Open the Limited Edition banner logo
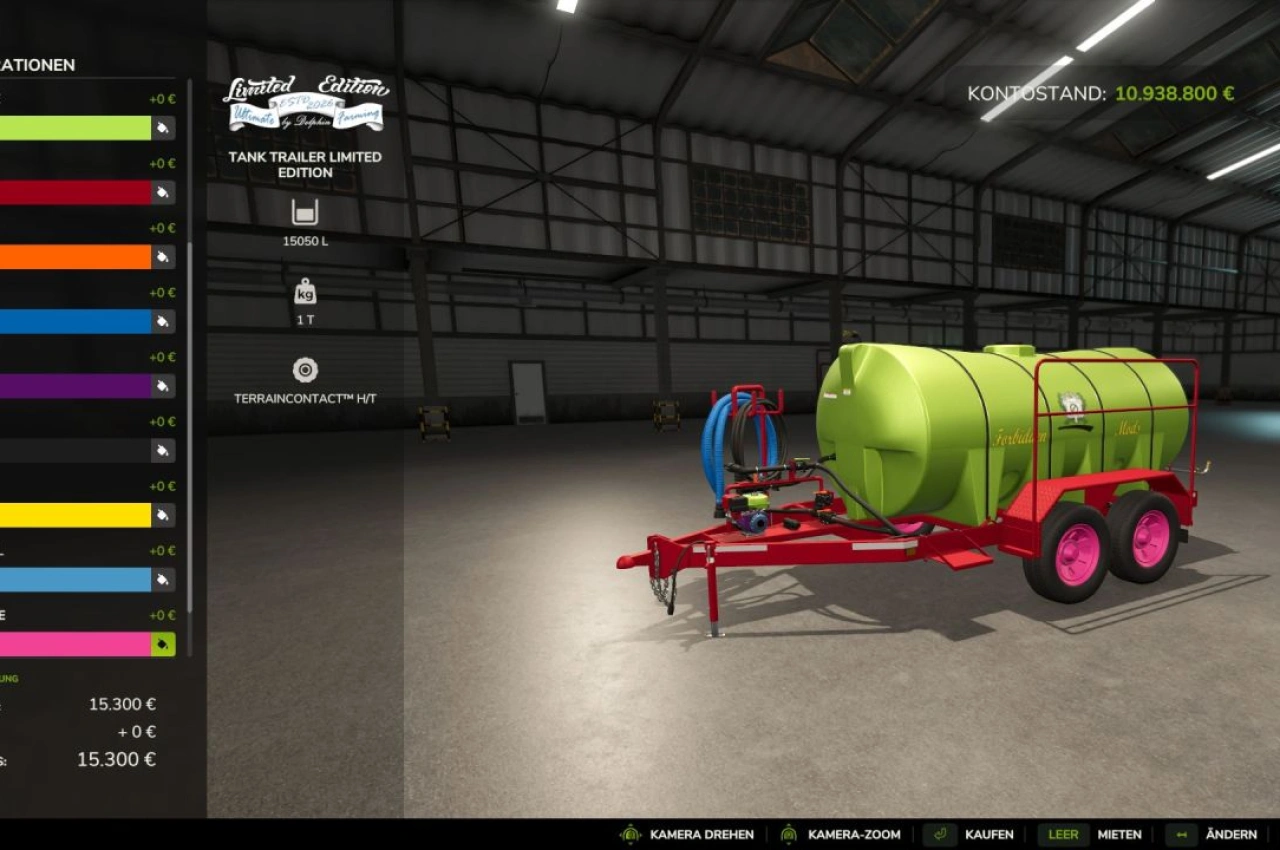The height and width of the screenshot is (850, 1280). 303,100
